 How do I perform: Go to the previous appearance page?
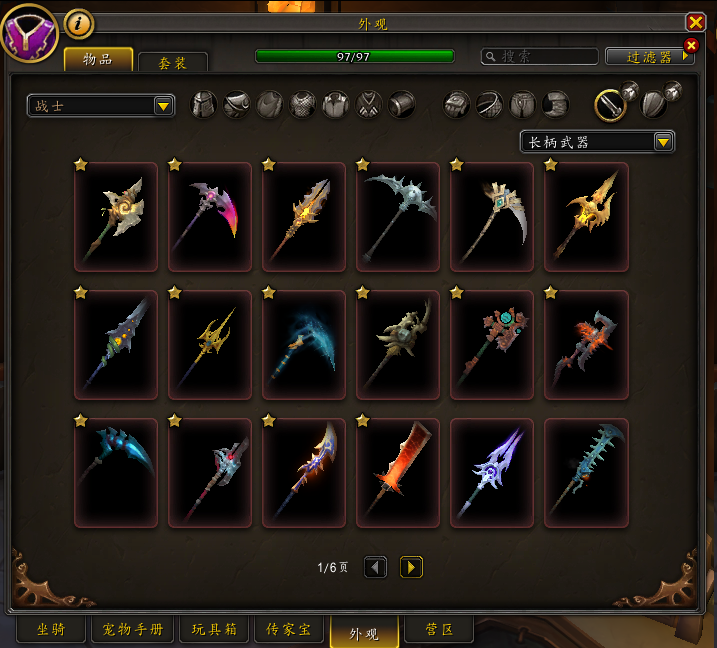(x=375, y=567)
